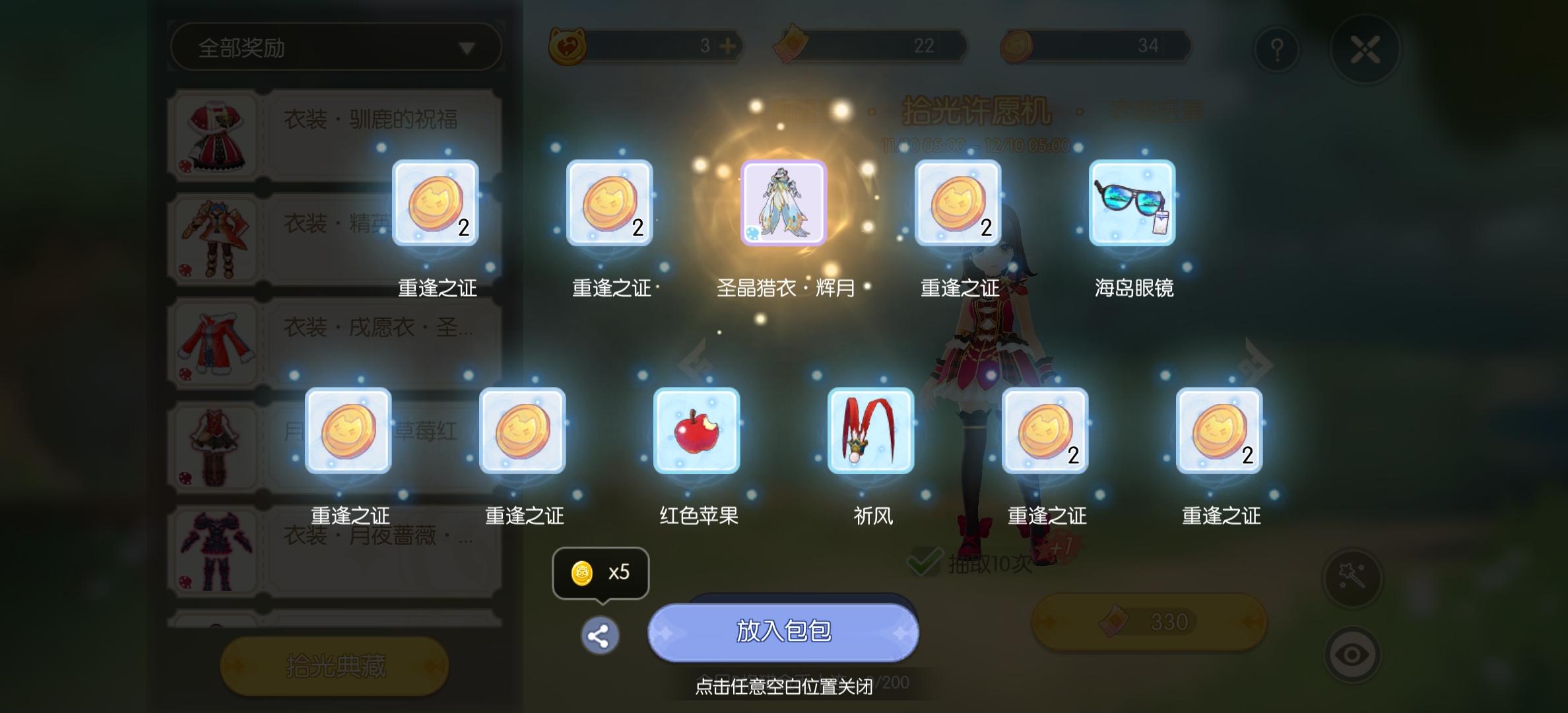Select the 红色苹果 apple reward icon
1568x713 pixels.
696,430
